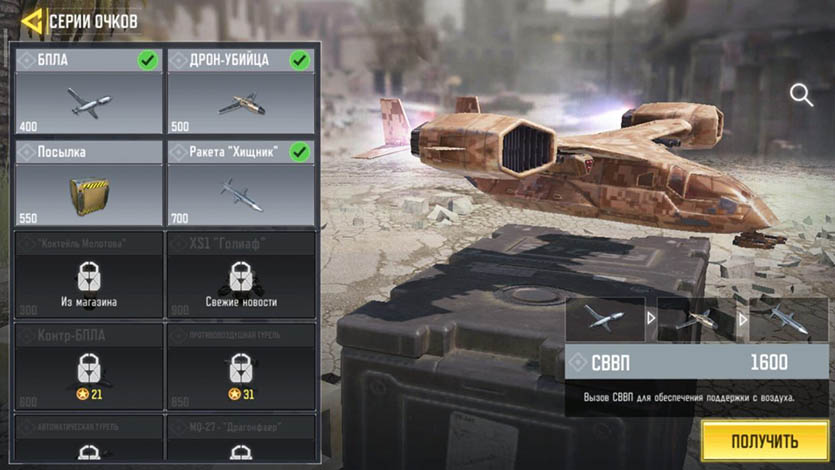835x470 pixels.
Task: Select the third equipped slot with the missile
Action: [x=789, y=319]
